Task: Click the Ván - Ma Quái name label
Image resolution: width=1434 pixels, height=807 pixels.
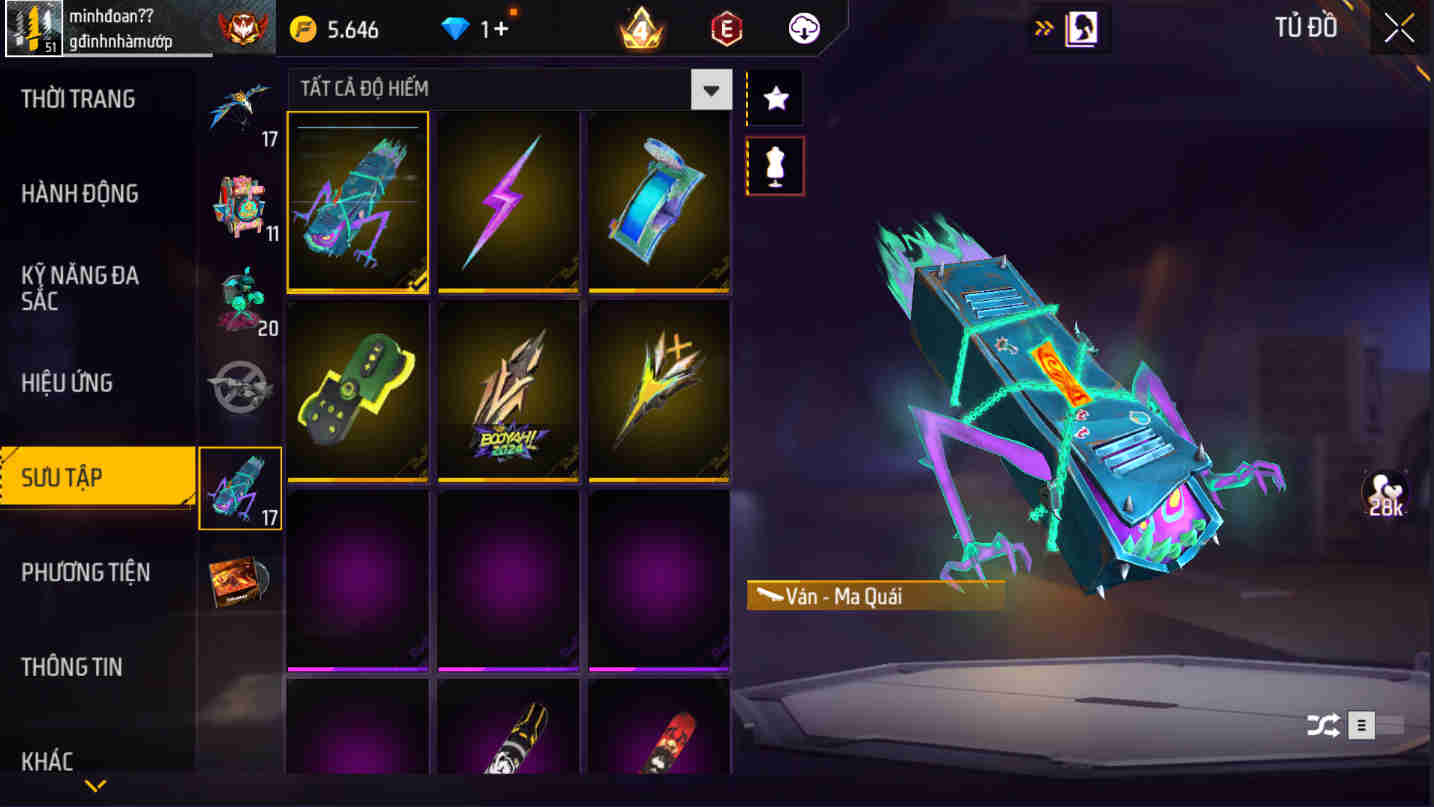Action: pos(873,594)
